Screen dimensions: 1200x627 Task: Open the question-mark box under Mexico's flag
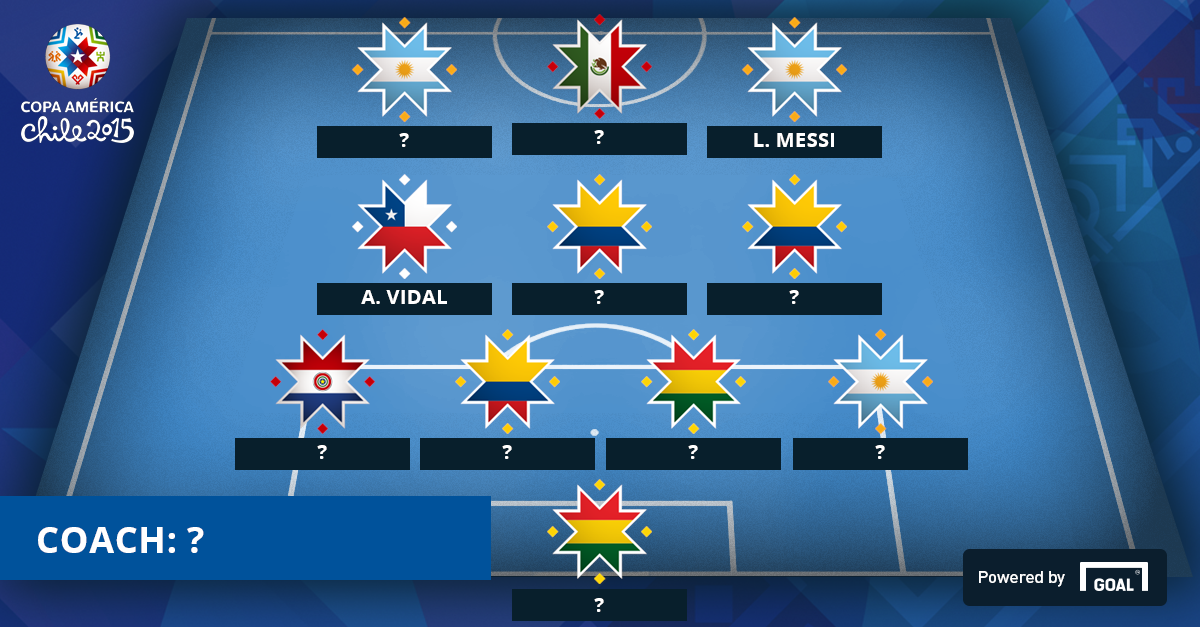click(599, 139)
